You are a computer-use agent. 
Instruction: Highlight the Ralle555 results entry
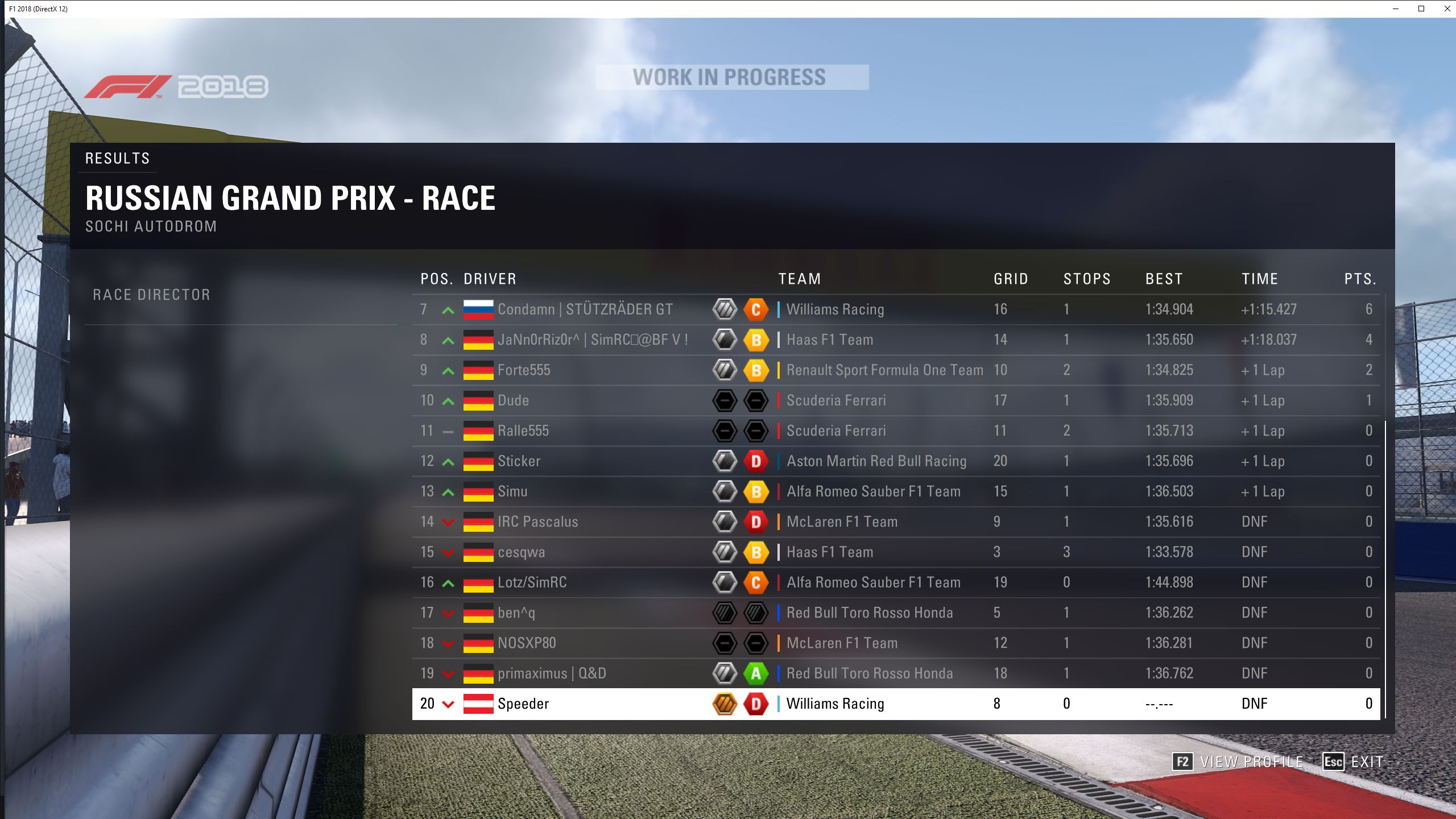[x=523, y=431]
